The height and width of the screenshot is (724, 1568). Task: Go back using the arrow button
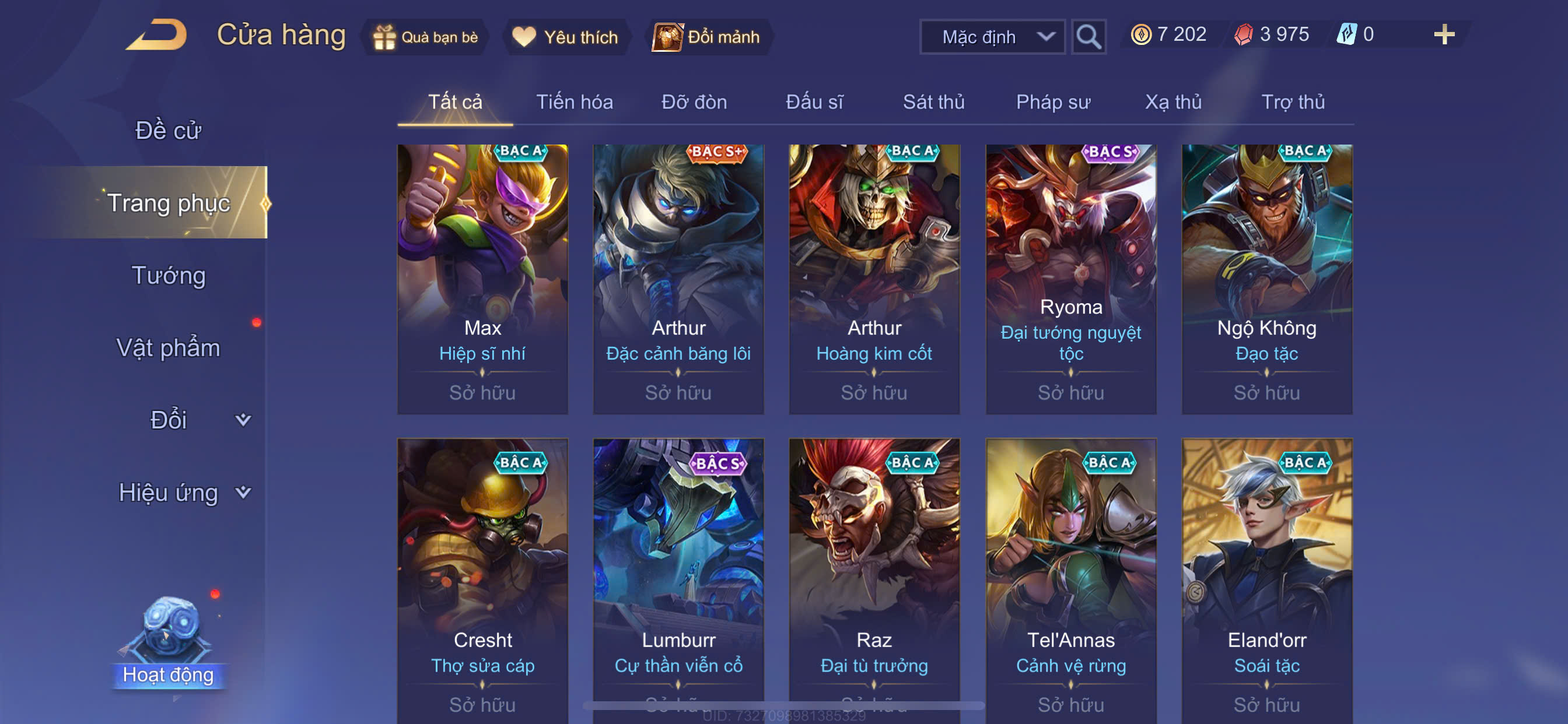click(157, 36)
